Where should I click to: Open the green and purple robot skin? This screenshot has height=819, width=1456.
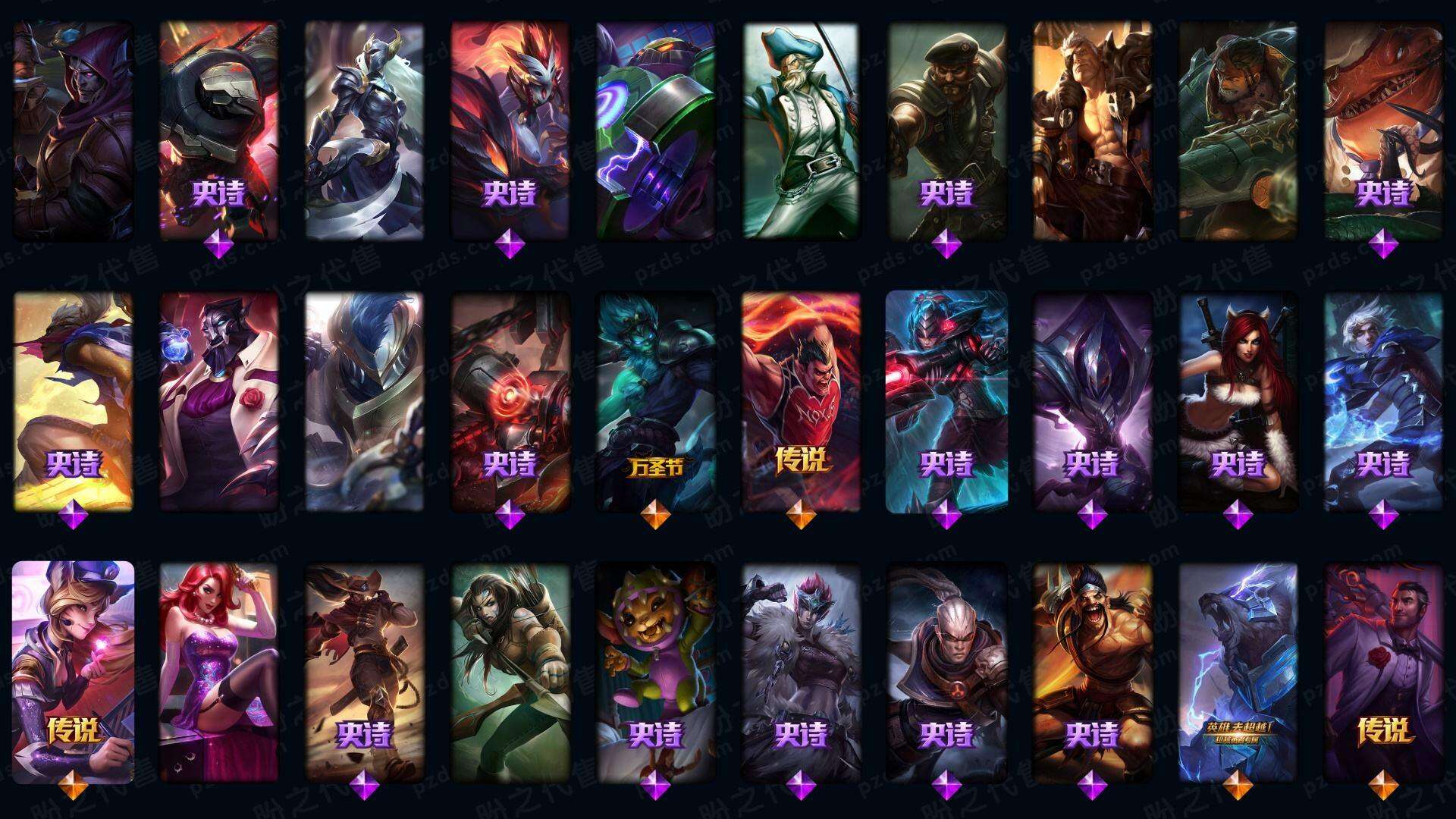point(656,130)
